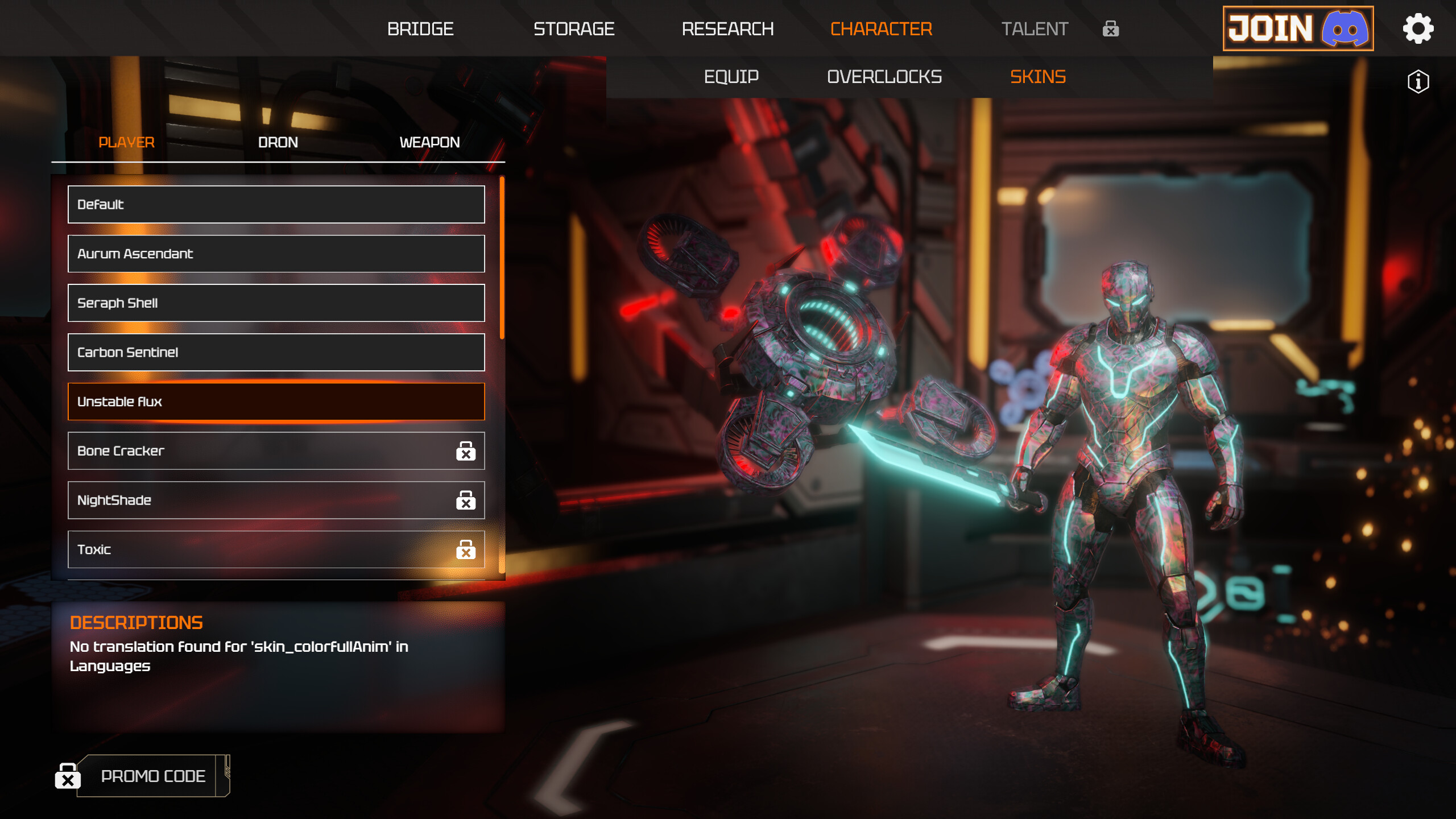Open the EQUIP tab
This screenshot has width=1456, height=819.
point(731,77)
